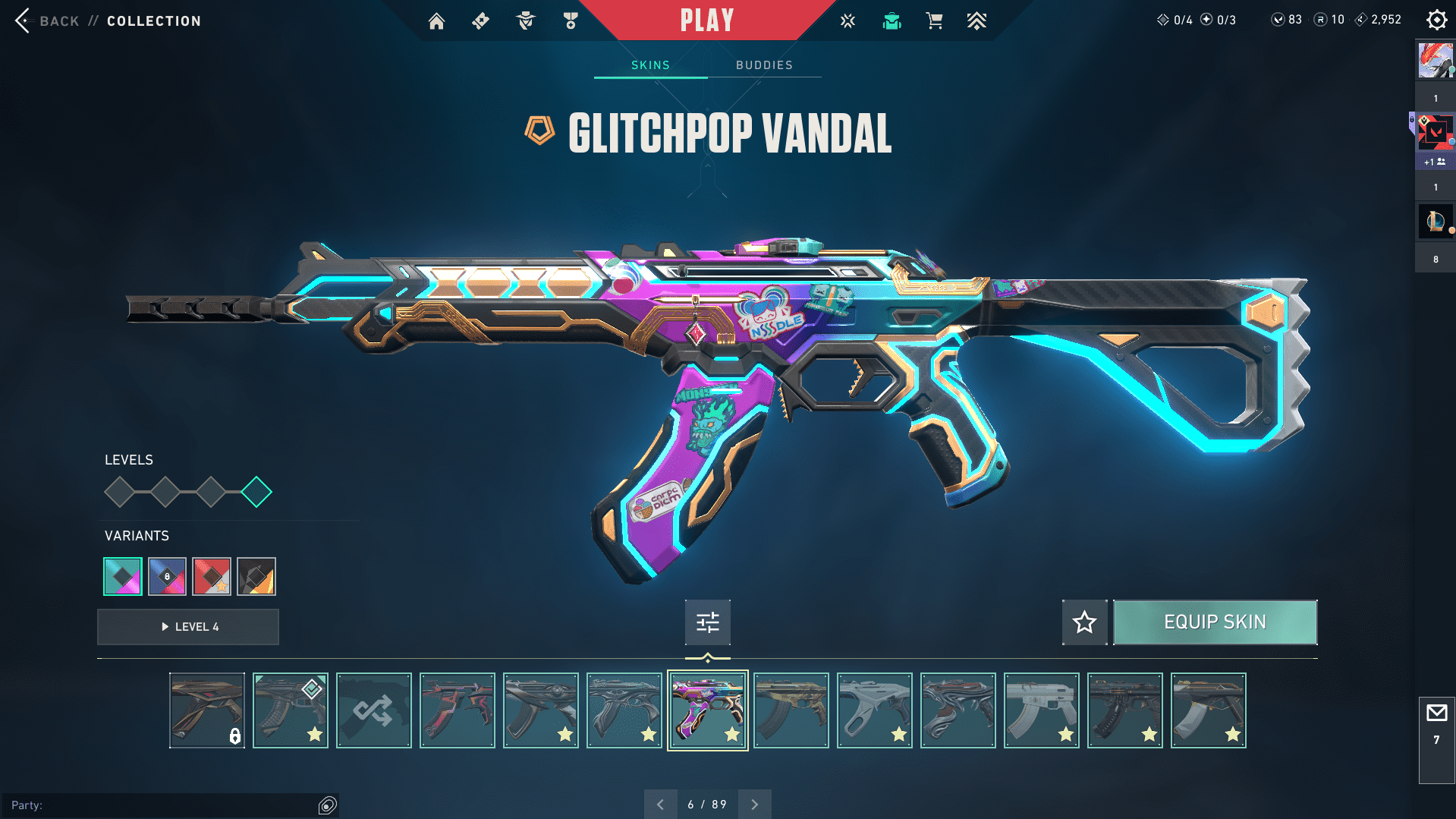Image resolution: width=1456 pixels, height=819 pixels.
Task: Open the settings gear icon
Action: [1436, 20]
